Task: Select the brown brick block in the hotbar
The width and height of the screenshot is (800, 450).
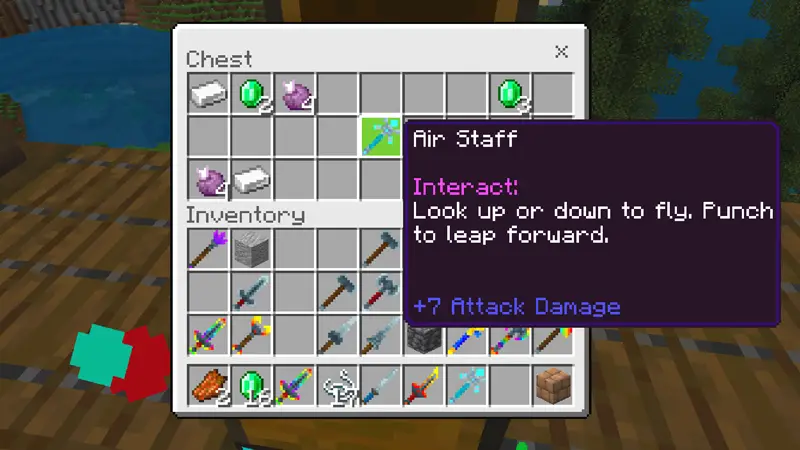Action: pos(553,385)
